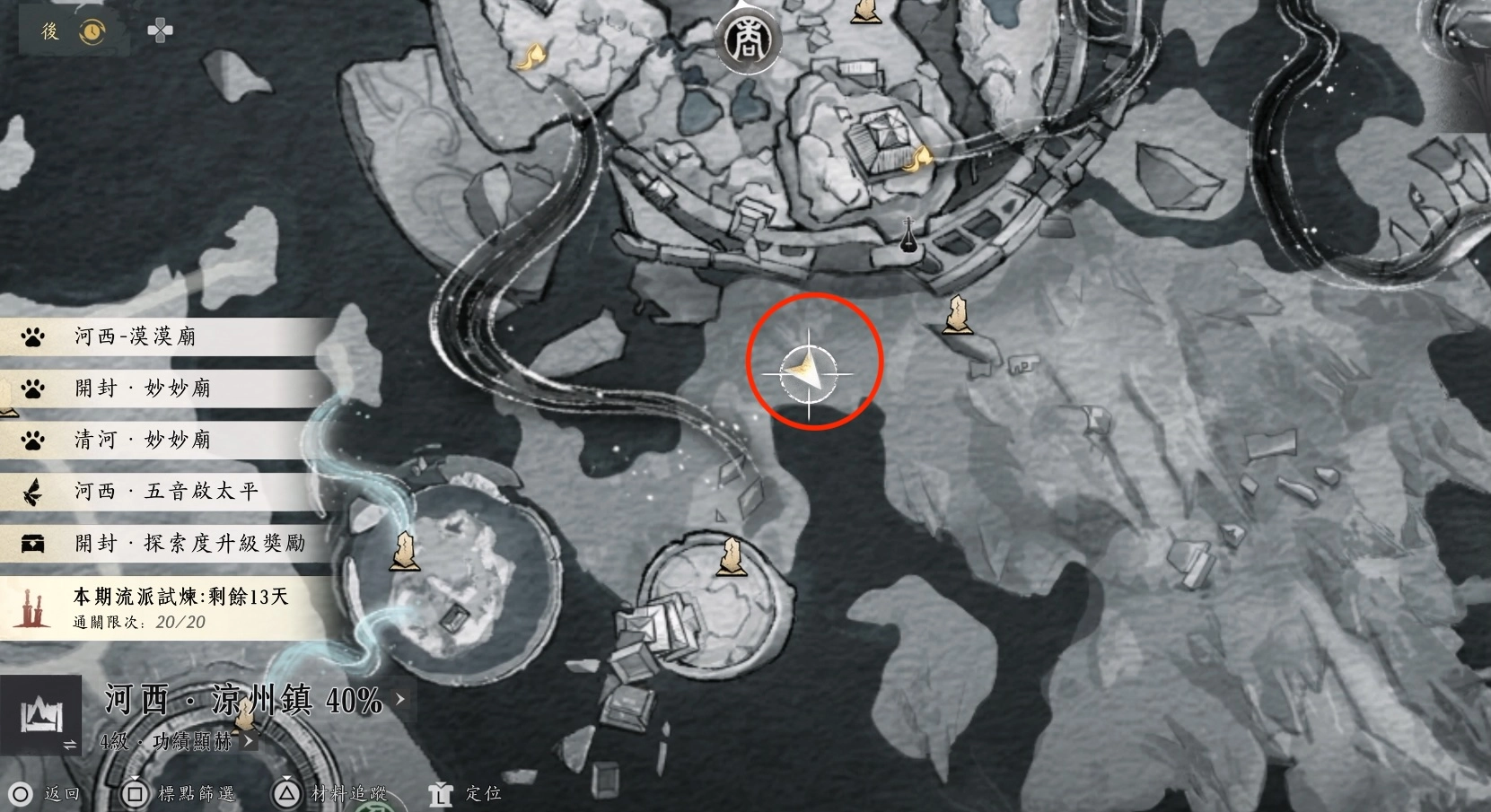
Task: Select the black lute-shaped map marker
Action: [x=908, y=235]
